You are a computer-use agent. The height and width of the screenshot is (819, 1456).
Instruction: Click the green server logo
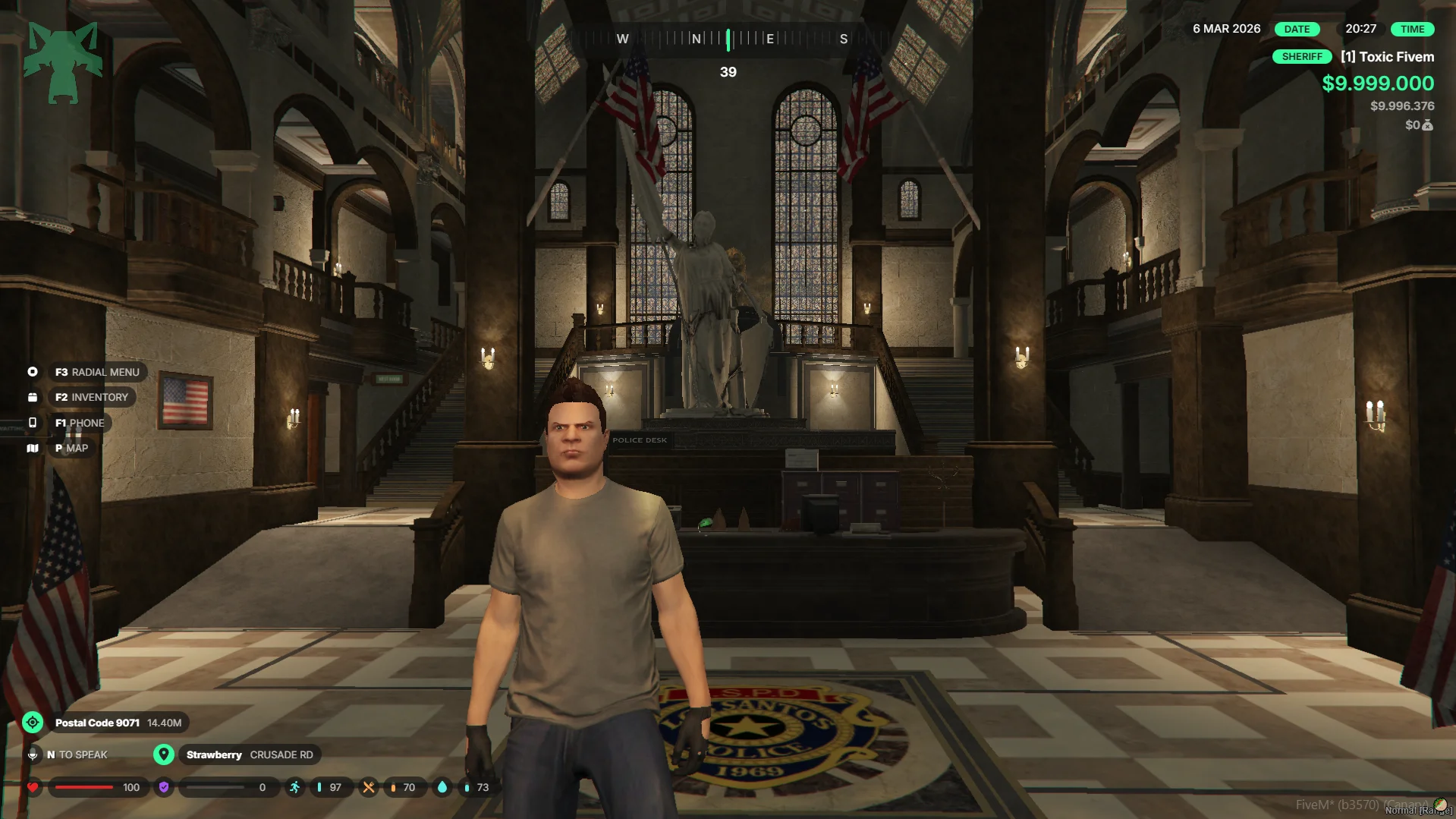coord(63,62)
